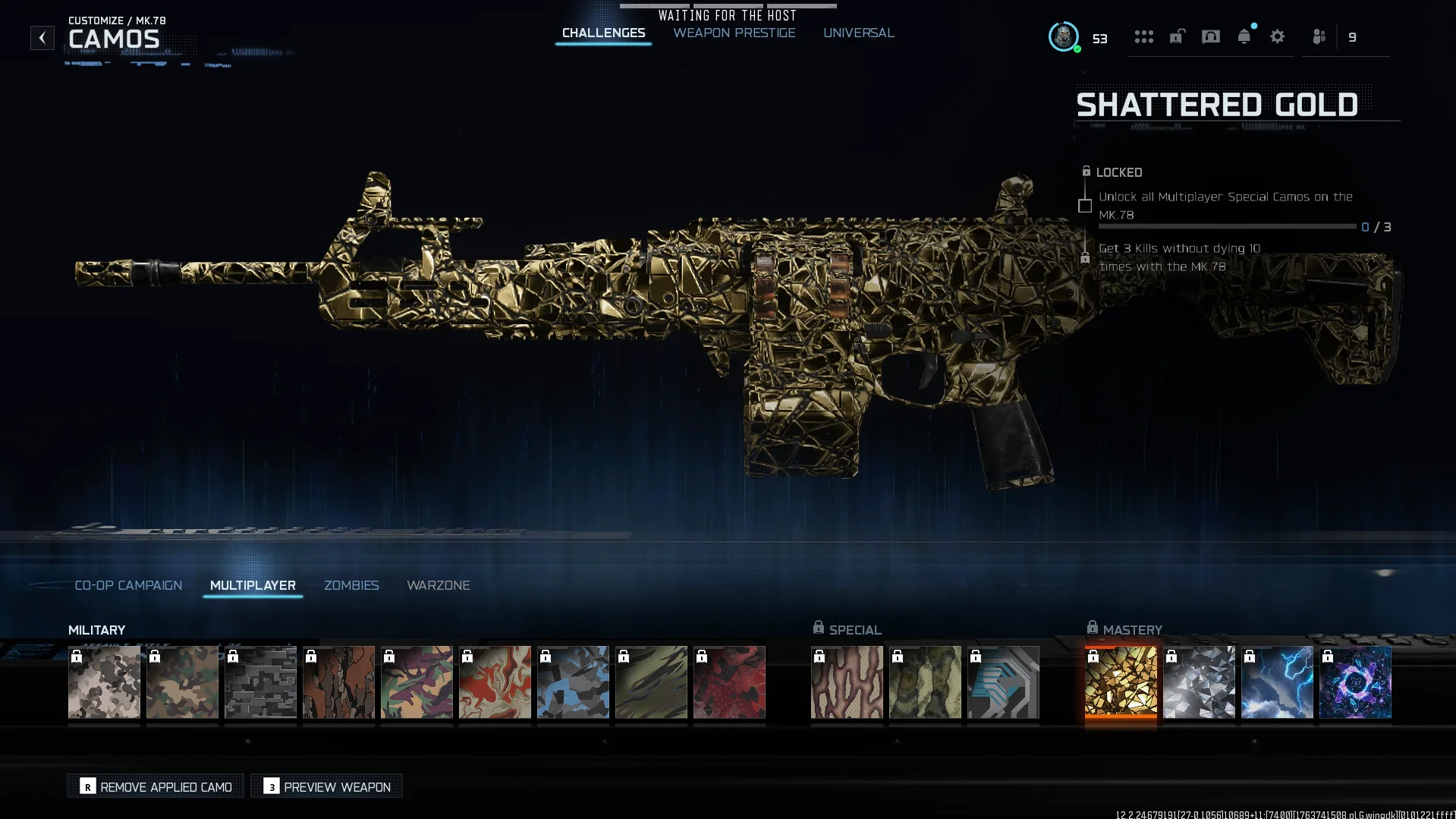Go back using the arrow button
Viewport: 1456px width, 819px height.
pos(42,38)
